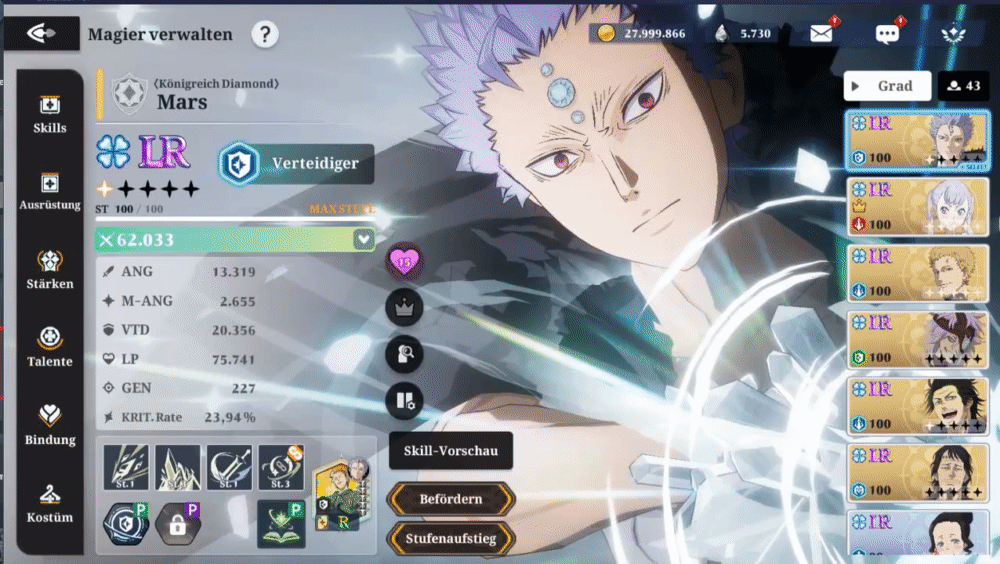Open the Skill-Vorschau preview
The height and width of the screenshot is (564, 1000).
point(451,451)
